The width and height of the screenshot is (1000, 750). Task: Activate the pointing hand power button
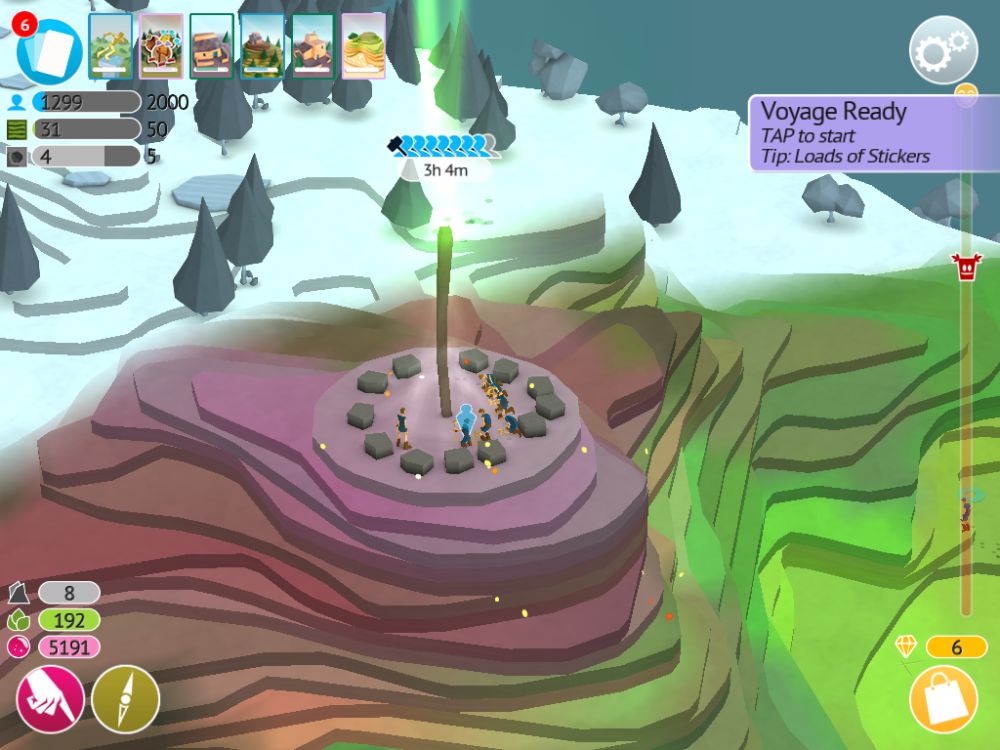[50, 698]
